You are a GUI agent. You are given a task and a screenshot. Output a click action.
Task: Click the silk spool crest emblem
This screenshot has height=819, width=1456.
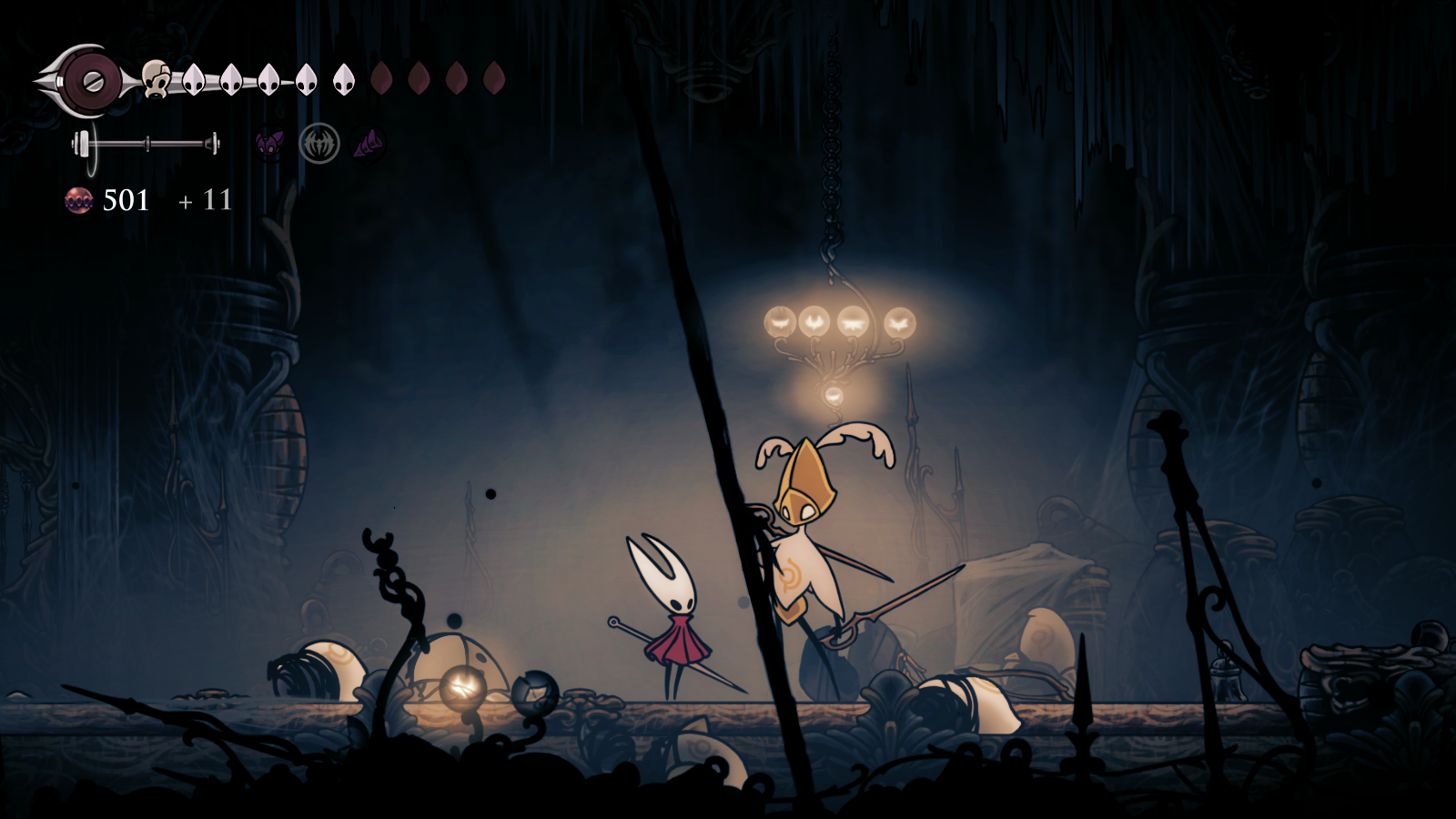[89, 81]
